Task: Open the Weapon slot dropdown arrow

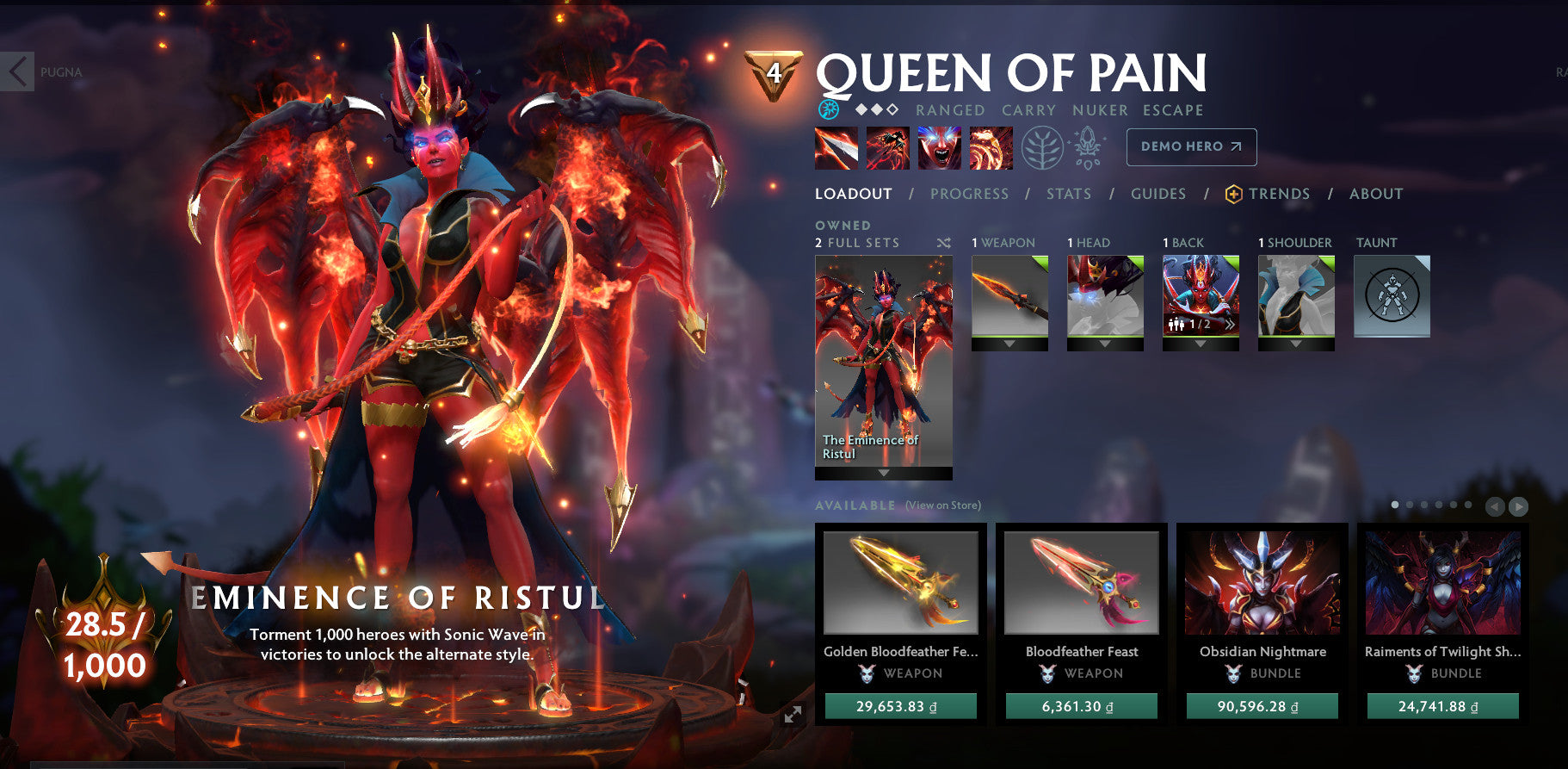Action: 1009,344
